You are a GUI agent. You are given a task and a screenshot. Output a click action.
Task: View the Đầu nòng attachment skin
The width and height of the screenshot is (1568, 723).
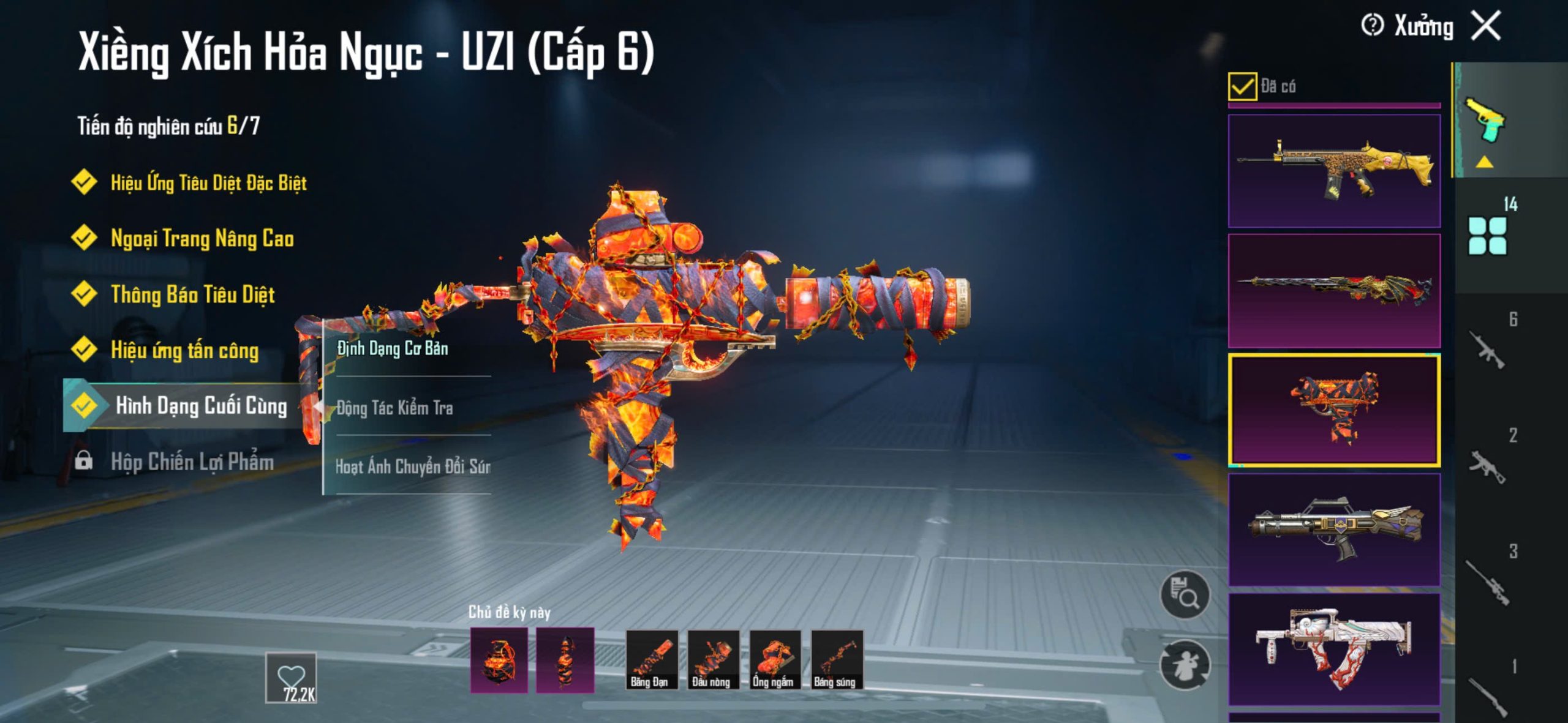tap(713, 660)
